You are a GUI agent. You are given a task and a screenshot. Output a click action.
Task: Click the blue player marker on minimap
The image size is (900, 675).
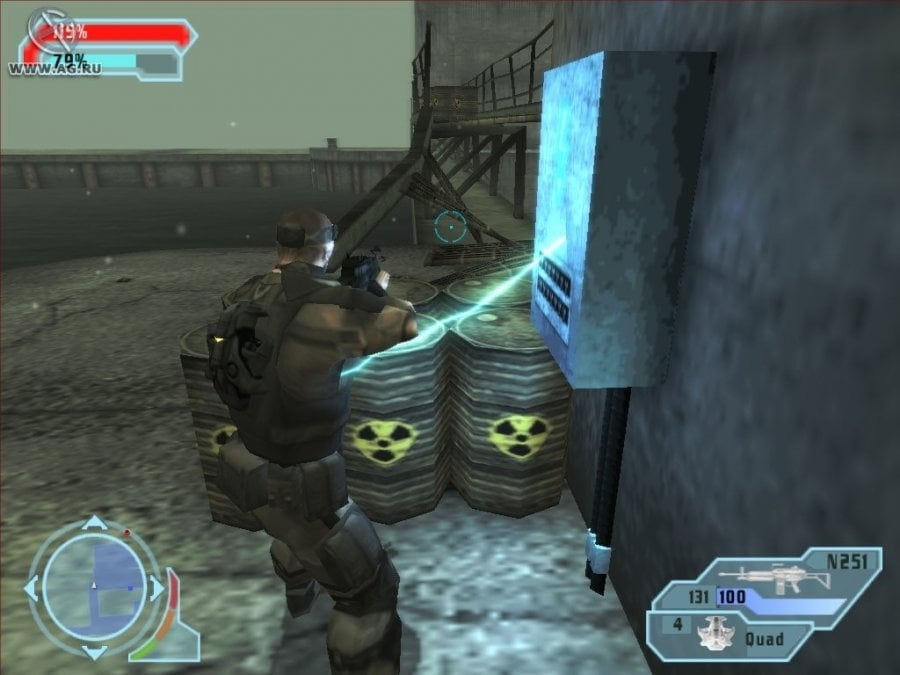[129, 587]
